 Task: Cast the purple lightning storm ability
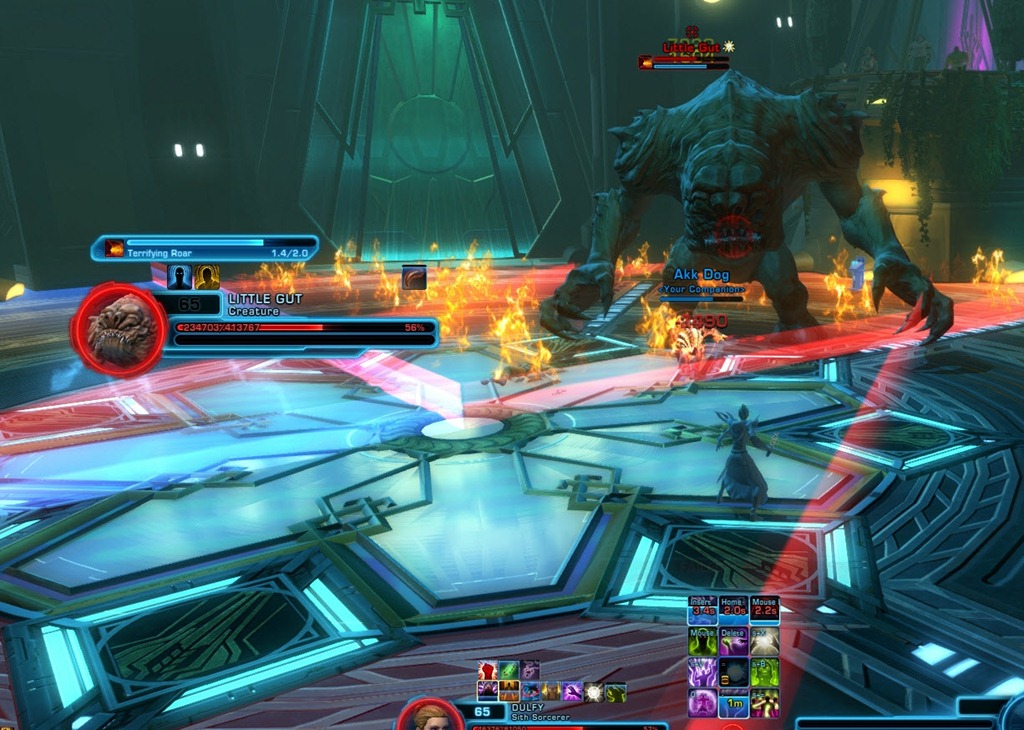pyautogui.click(x=703, y=672)
